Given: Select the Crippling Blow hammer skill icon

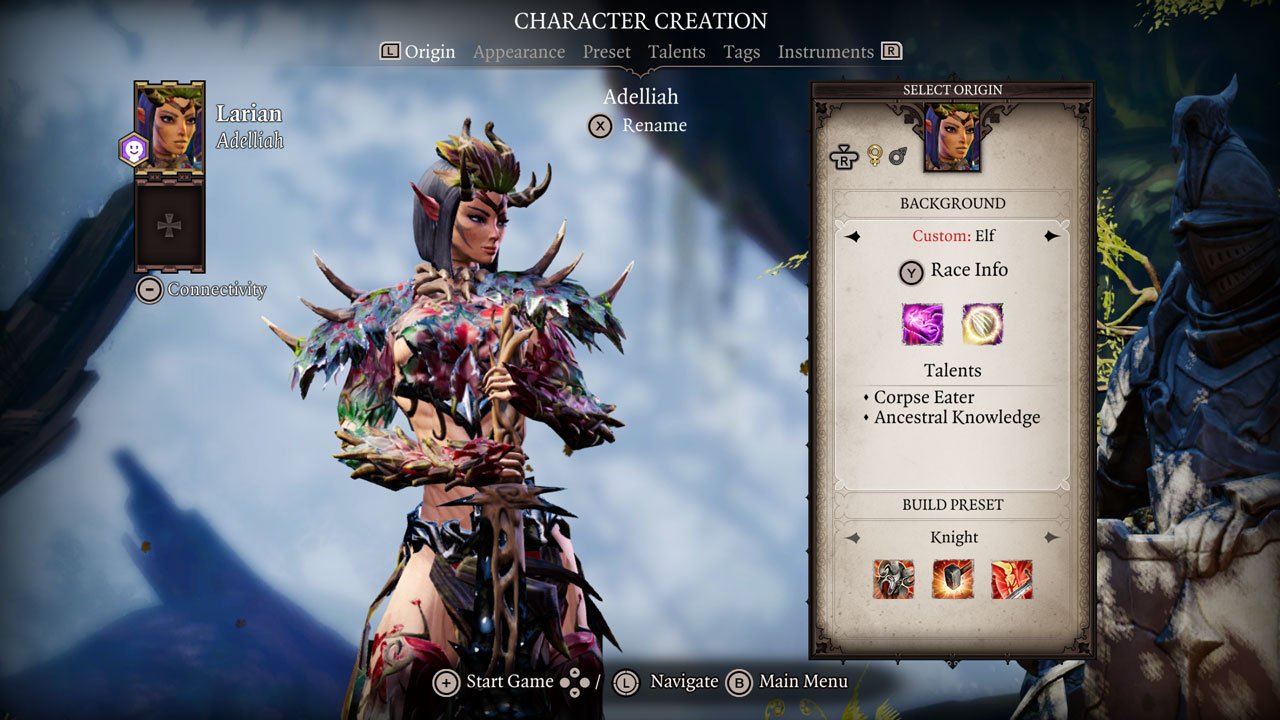Looking at the screenshot, I should (x=952, y=580).
